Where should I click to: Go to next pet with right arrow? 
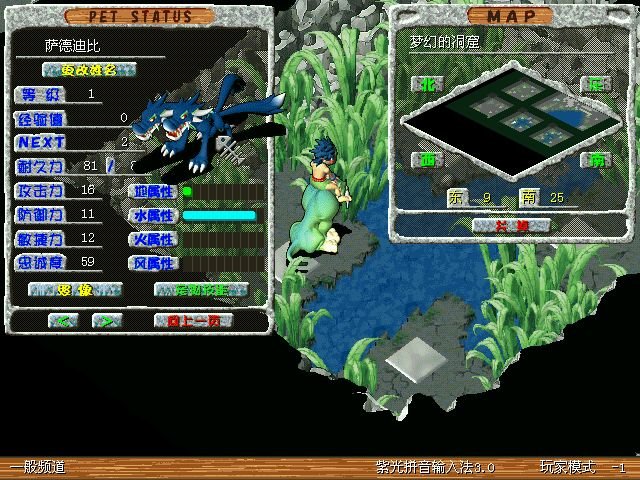(x=105, y=321)
